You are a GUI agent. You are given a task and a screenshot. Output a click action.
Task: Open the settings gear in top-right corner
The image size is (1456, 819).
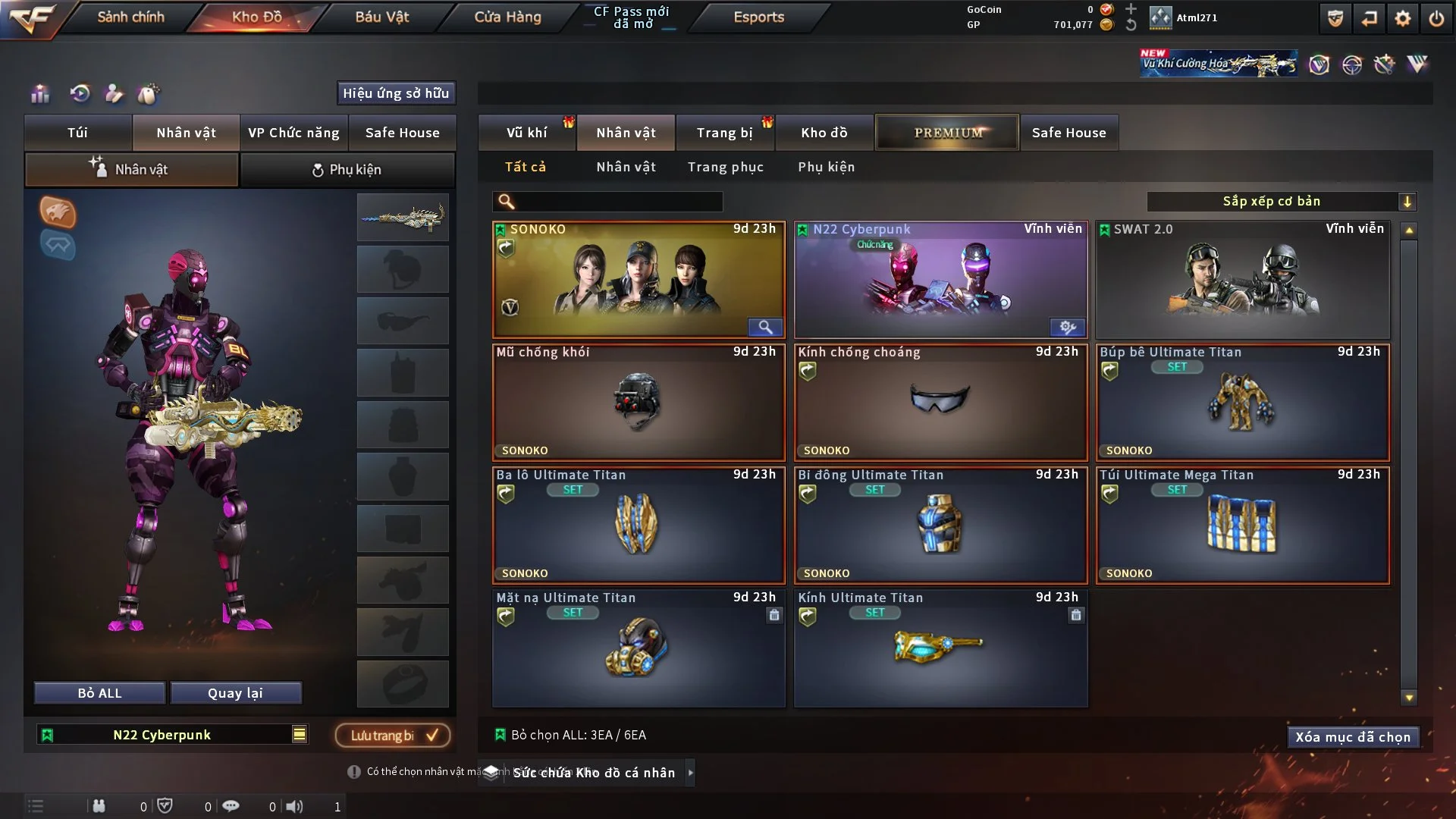pos(1402,19)
